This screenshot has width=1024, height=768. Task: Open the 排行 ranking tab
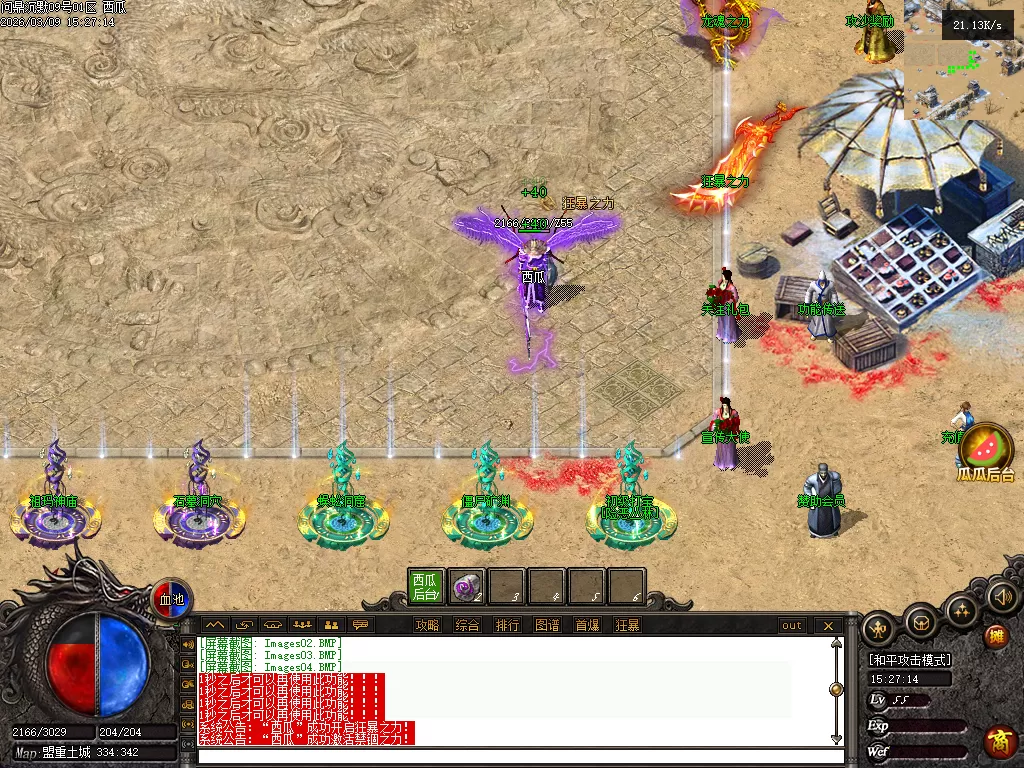[x=507, y=626]
